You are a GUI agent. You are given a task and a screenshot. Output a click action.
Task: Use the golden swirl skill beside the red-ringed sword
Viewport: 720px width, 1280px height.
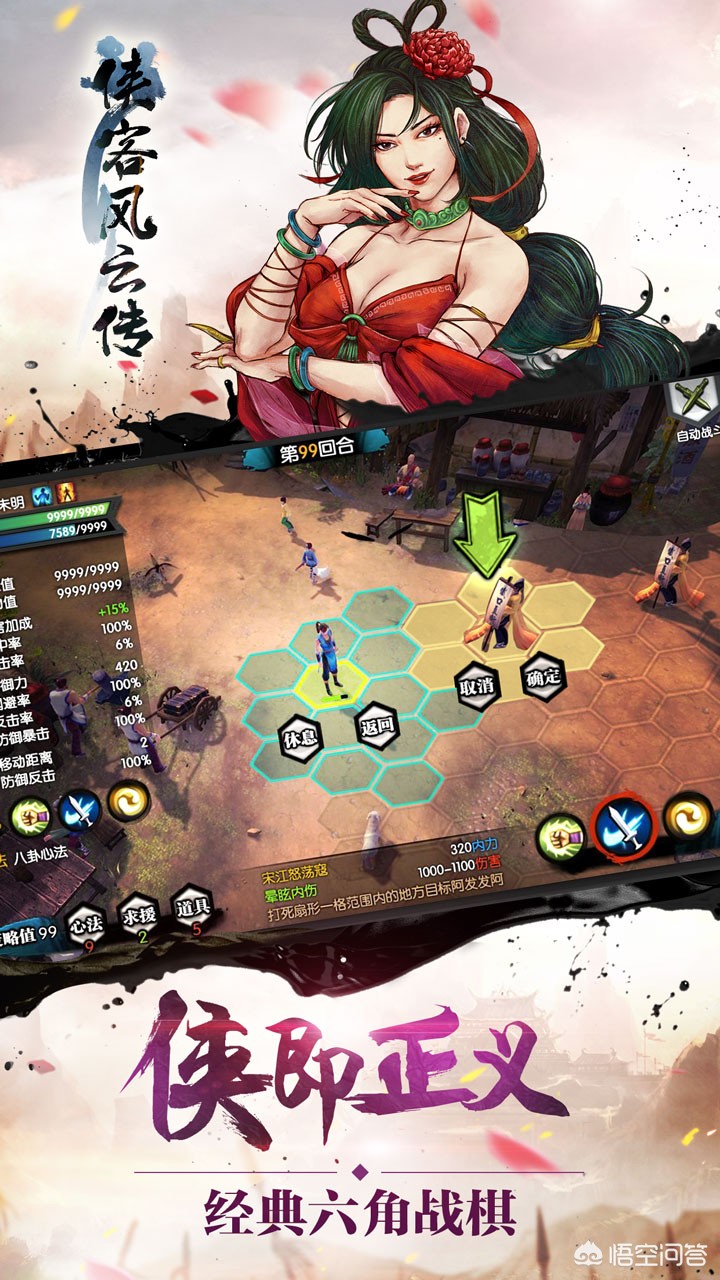point(685,817)
